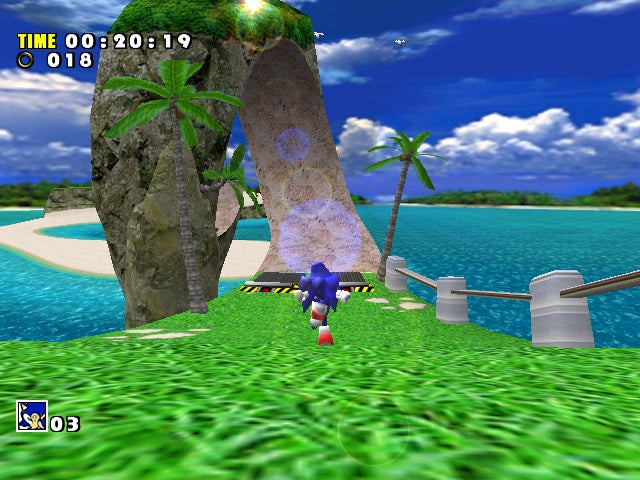Click the Sonic lives icon
The height and width of the screenshot is (480, 640).
(x=31, y=416)
